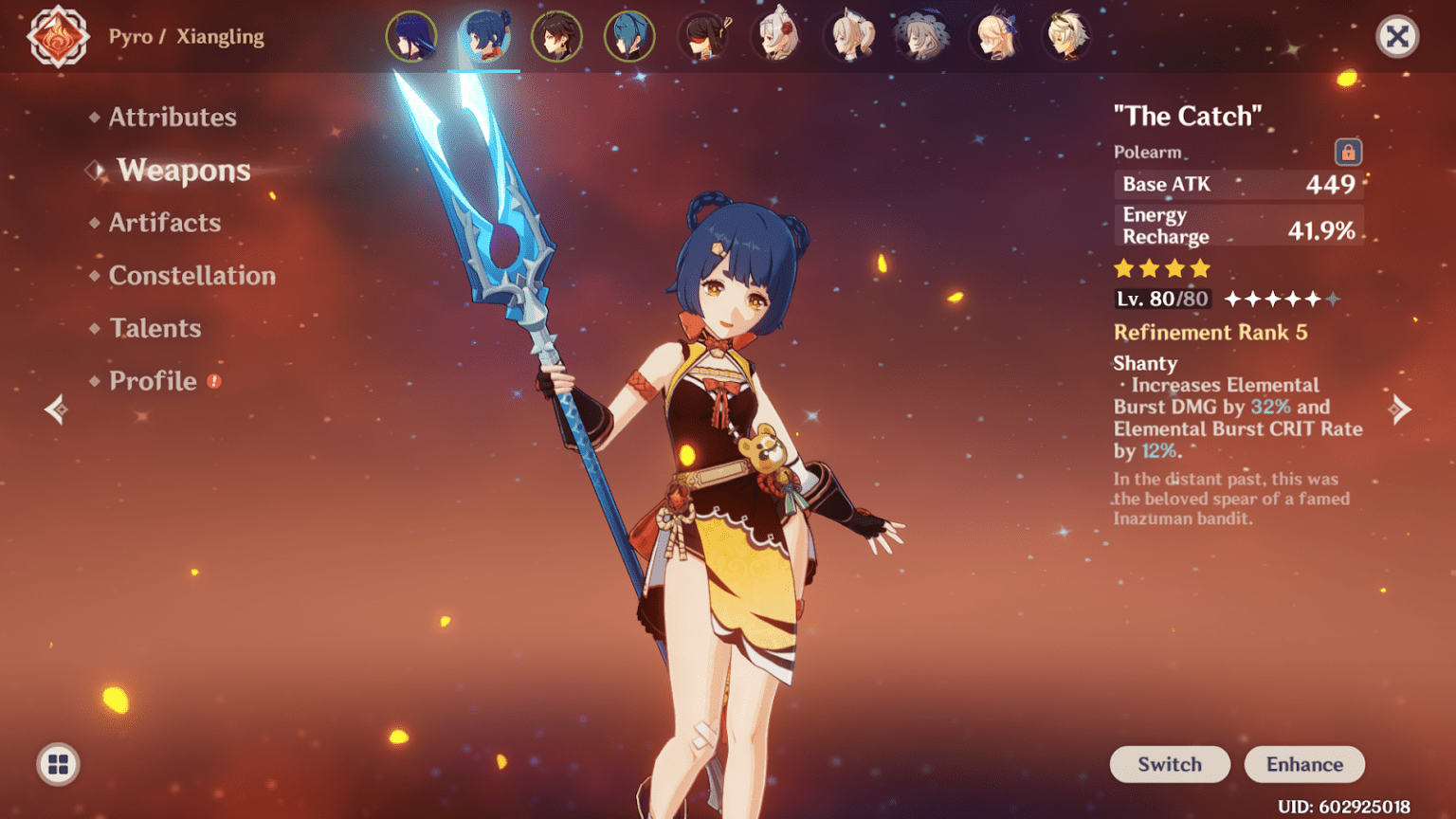1456x819 pixels.
Task: Select the Weapons menu entry
Action: [x=183, y=171]
